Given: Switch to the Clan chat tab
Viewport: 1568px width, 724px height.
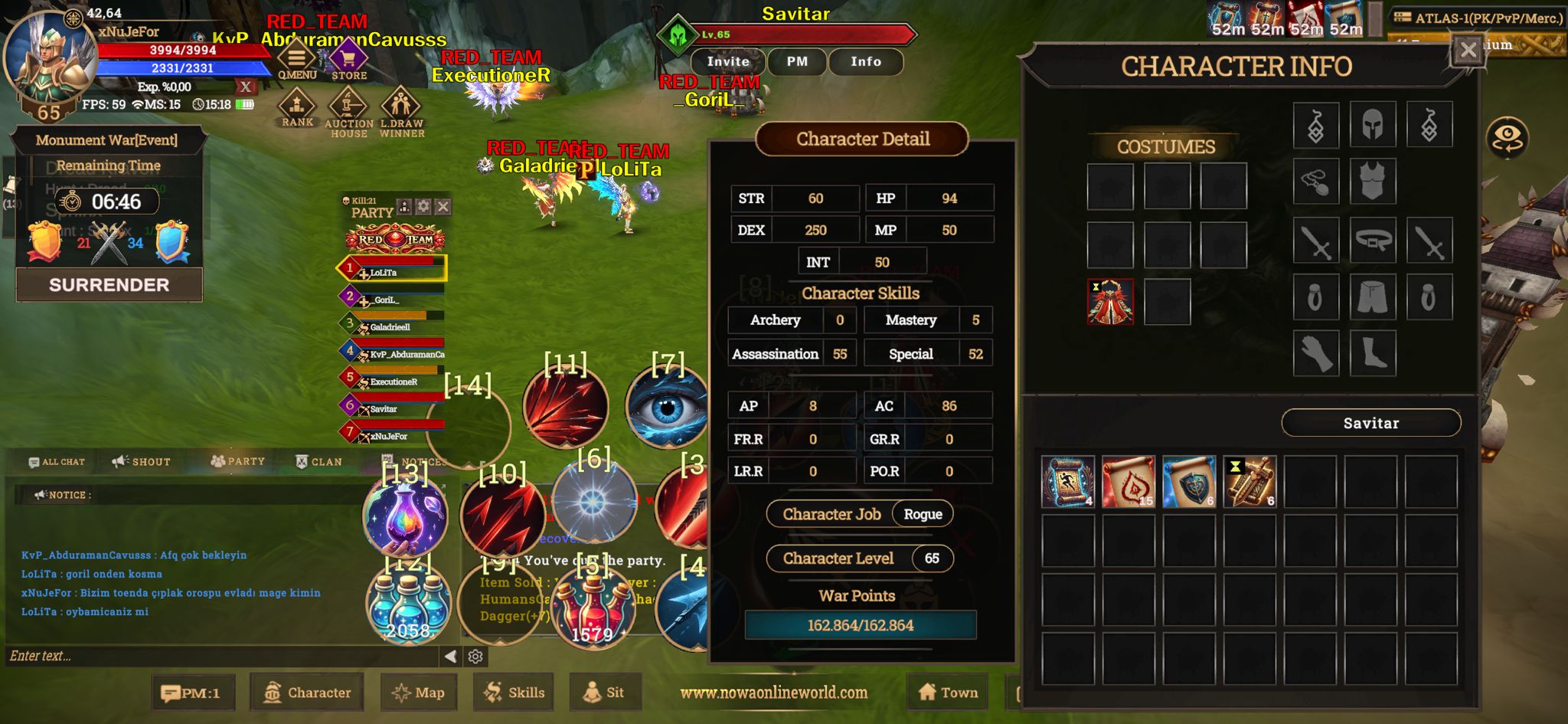Looking at the screenshot, I should tap(319, 461).
